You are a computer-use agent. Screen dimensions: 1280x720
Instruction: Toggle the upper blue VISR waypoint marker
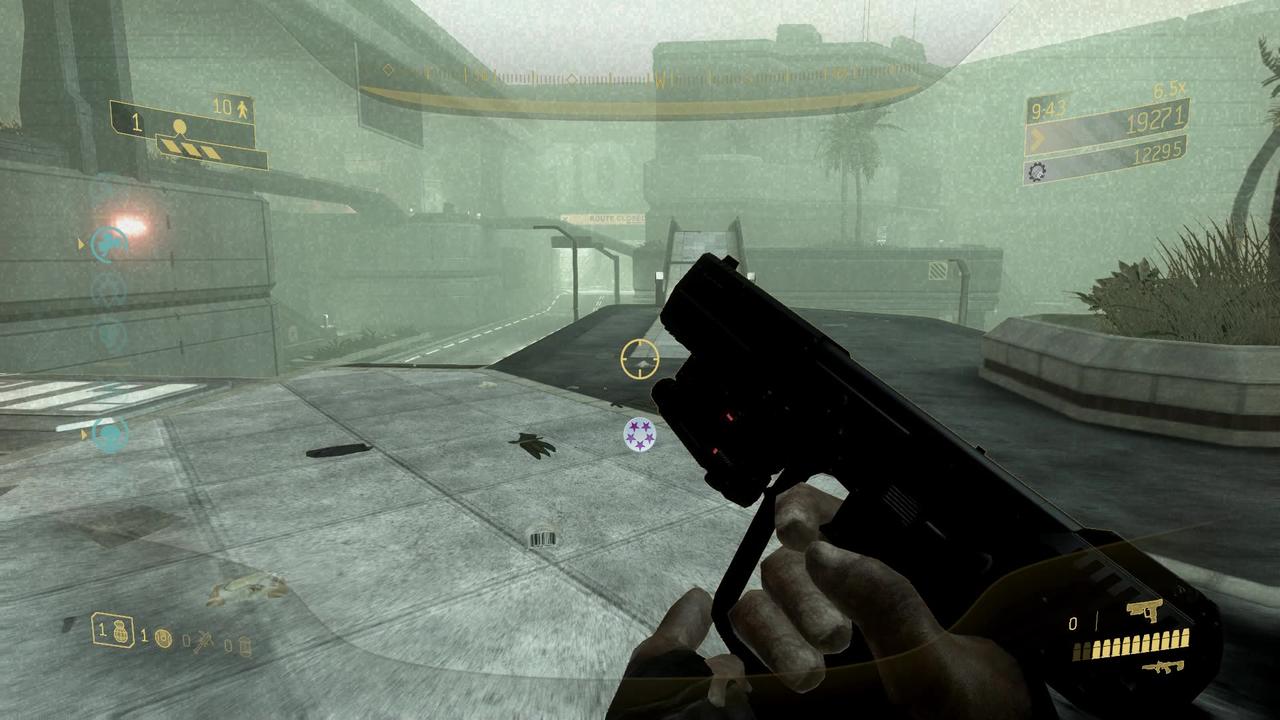(x=108, y=242)
